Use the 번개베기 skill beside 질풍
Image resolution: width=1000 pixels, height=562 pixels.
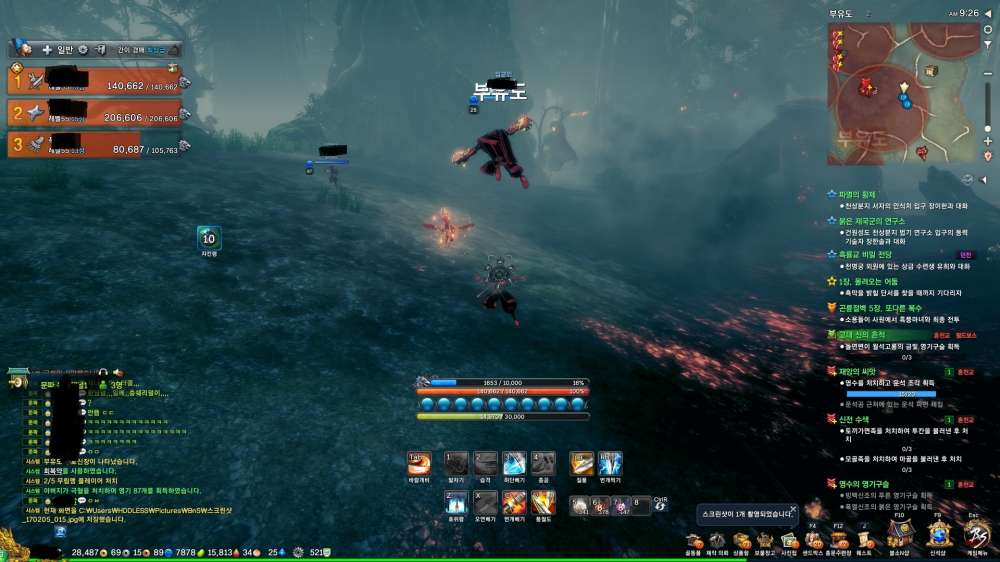(x=610, y=464)
